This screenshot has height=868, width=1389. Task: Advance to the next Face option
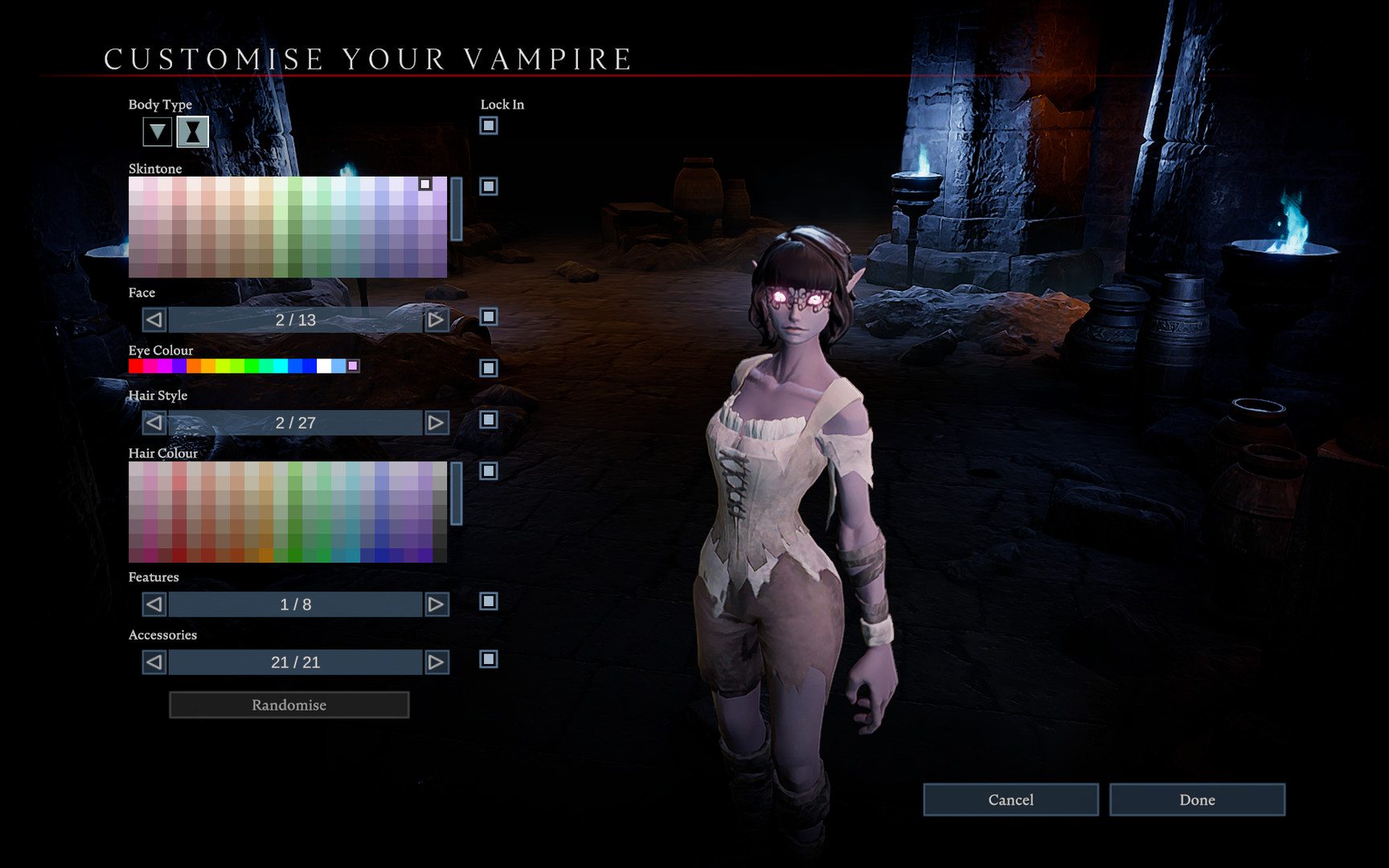click(x=436, y=320)
